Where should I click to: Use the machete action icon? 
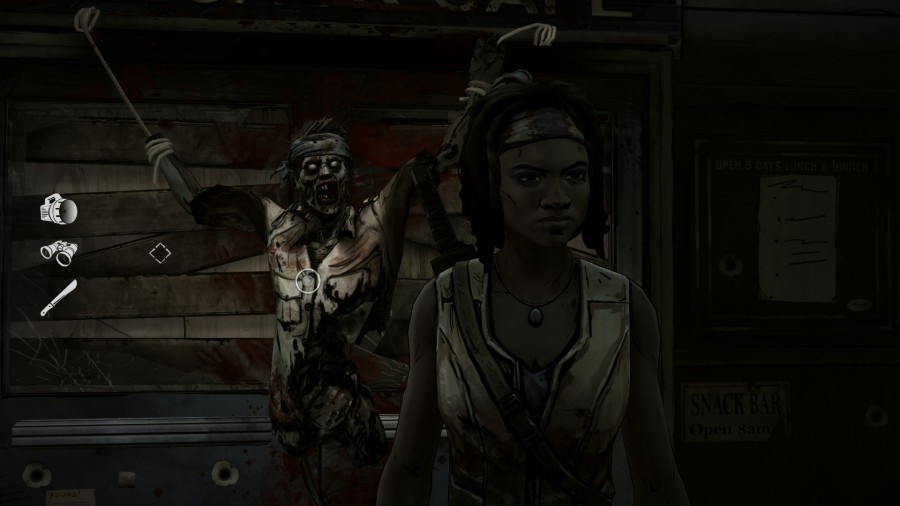58,297
